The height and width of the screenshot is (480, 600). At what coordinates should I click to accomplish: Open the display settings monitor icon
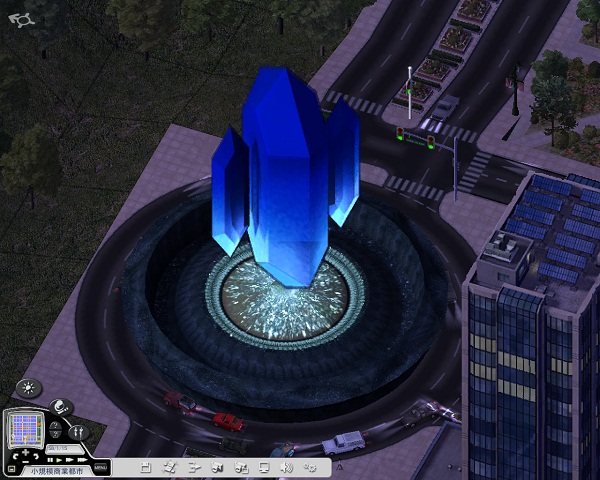(x=264, y=467)
